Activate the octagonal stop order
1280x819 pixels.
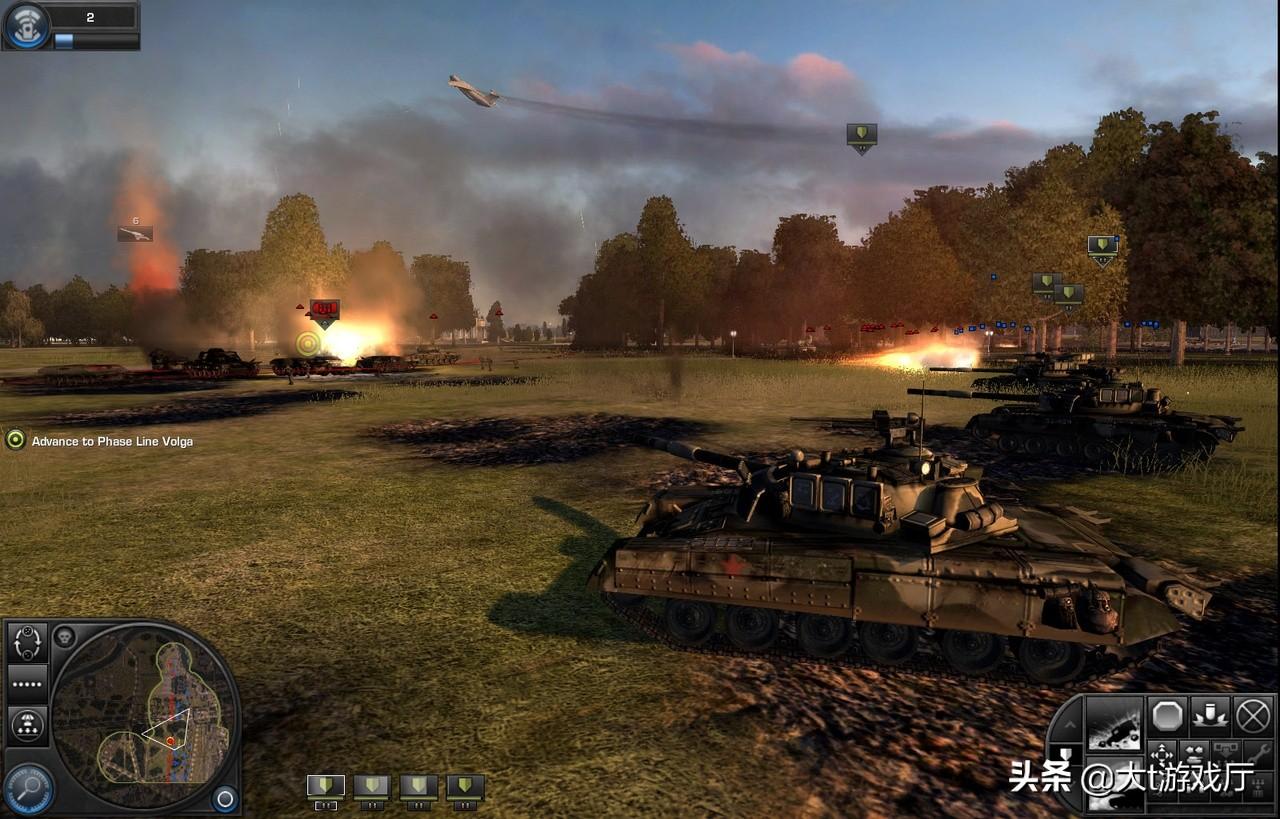[x=1167, y=715]
